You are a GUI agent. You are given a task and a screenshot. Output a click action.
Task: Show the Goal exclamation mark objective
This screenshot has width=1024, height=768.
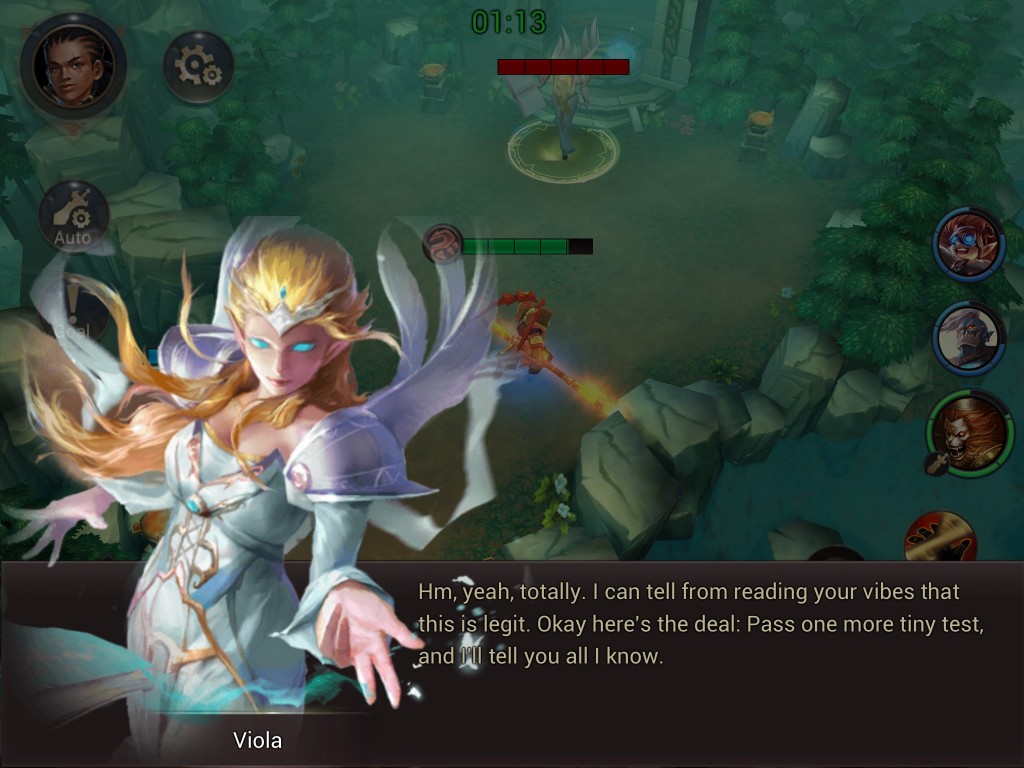(72, 310)
